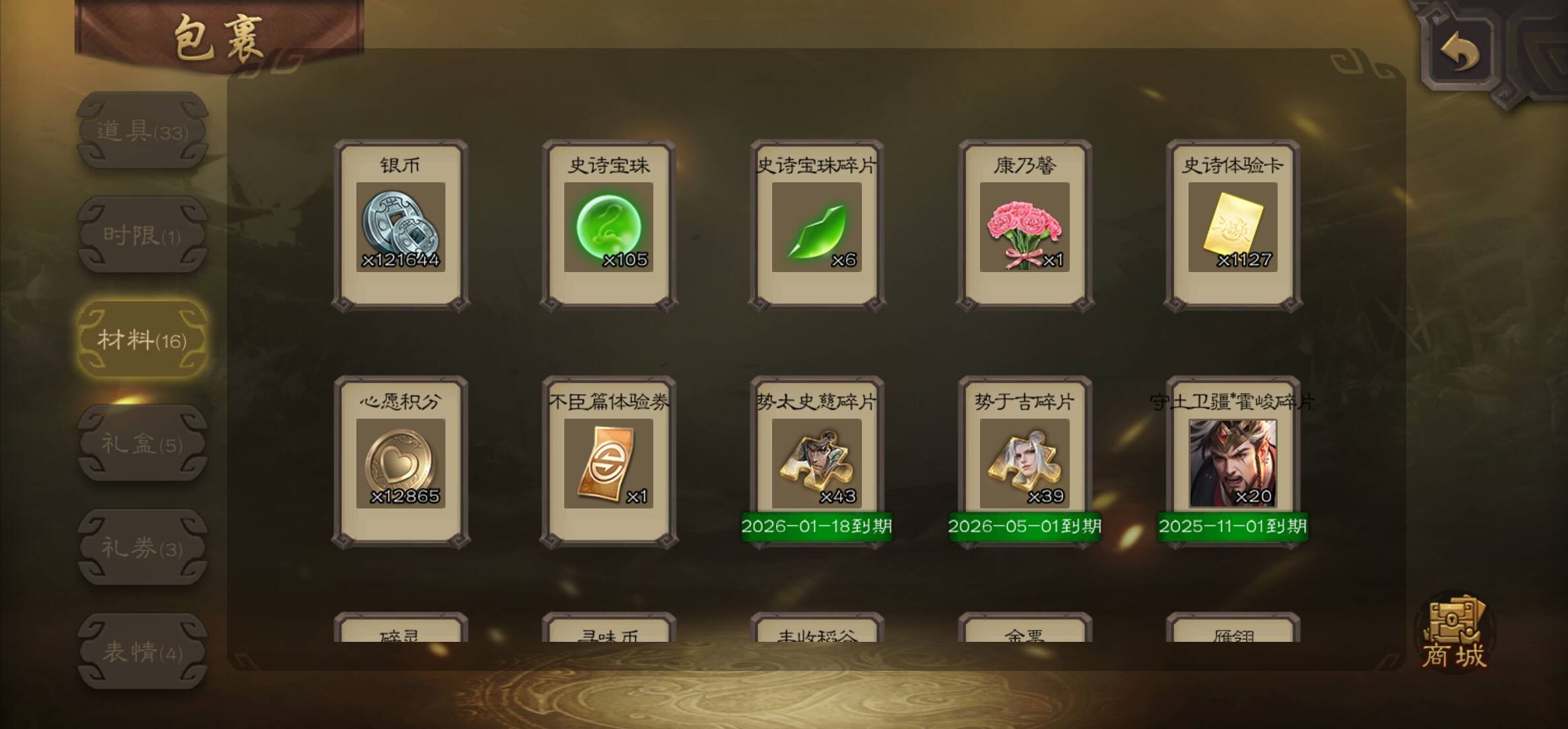1568x729 pixels.
Task: Choose the green 史诗宝珠 orb item
Action: [x=608, y=226]
